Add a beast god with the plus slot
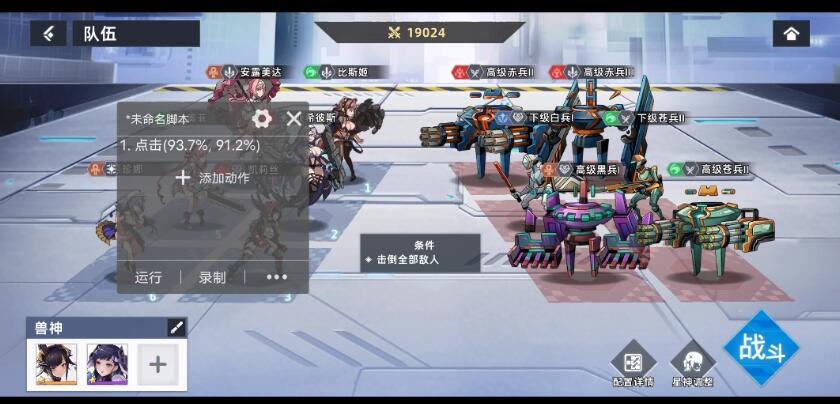The height and width of the screenshot is (404, 840). [157, 364]
